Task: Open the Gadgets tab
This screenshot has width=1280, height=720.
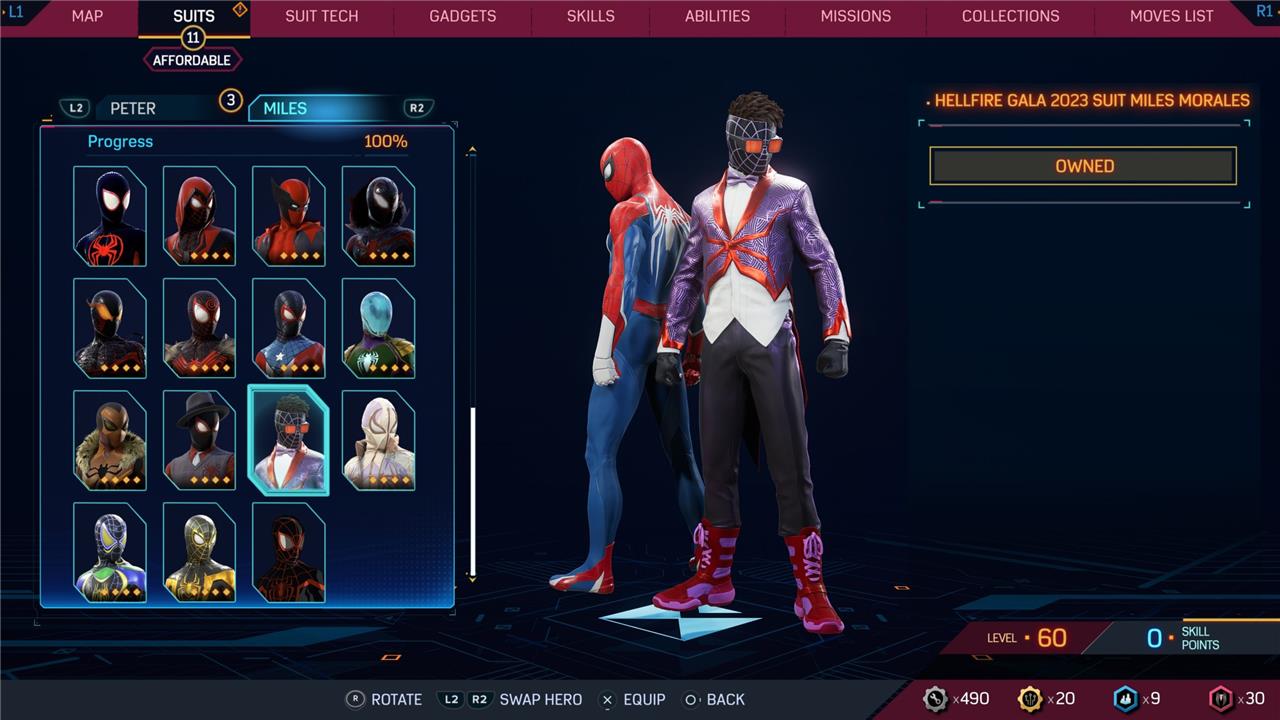Action: click(x=462, y=16)
